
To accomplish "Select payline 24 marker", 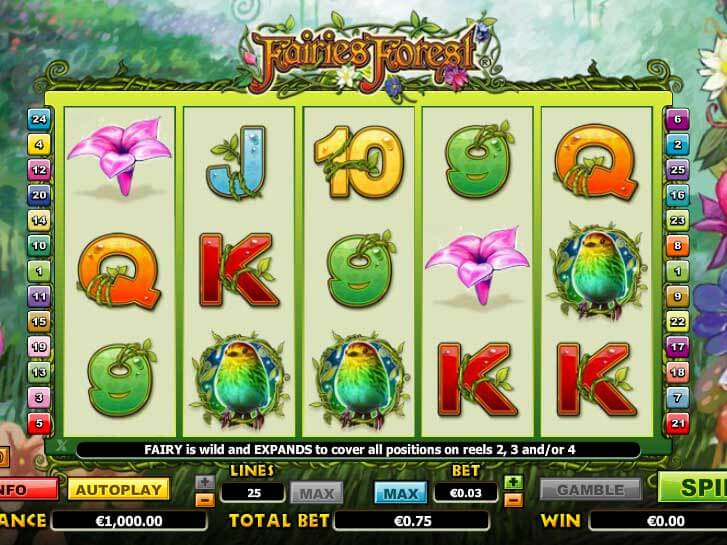I will (x=40, y=119).
